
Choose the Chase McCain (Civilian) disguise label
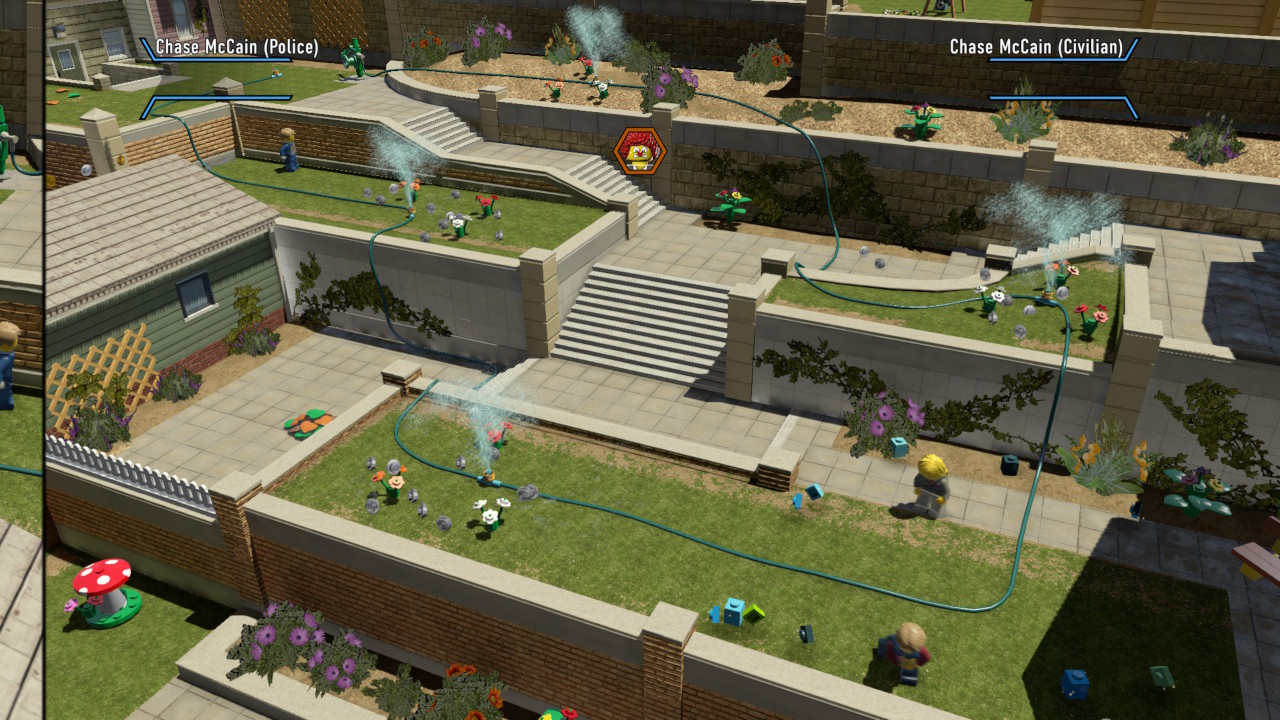click(x=1036, y=47)
